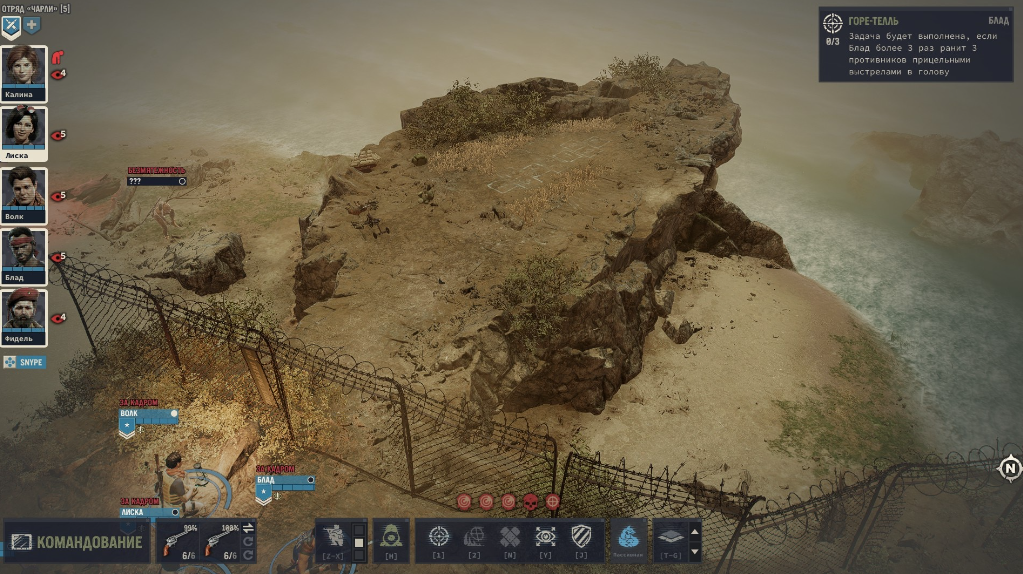This screenshot has width=1023, height=574.
Task: Click the plus shield squad icon
Action: coord(32,24)
